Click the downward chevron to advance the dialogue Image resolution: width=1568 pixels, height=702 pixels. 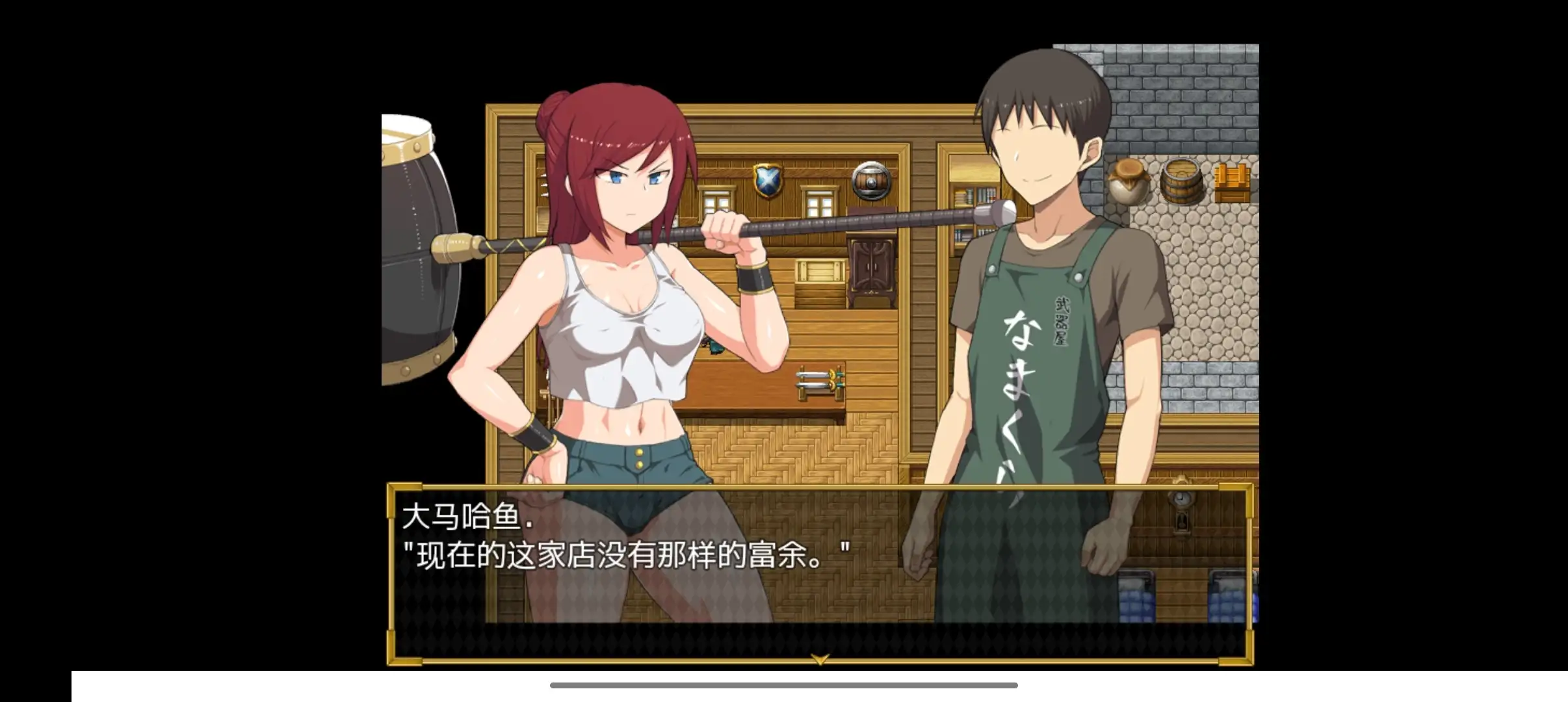(x=821, y=656)
